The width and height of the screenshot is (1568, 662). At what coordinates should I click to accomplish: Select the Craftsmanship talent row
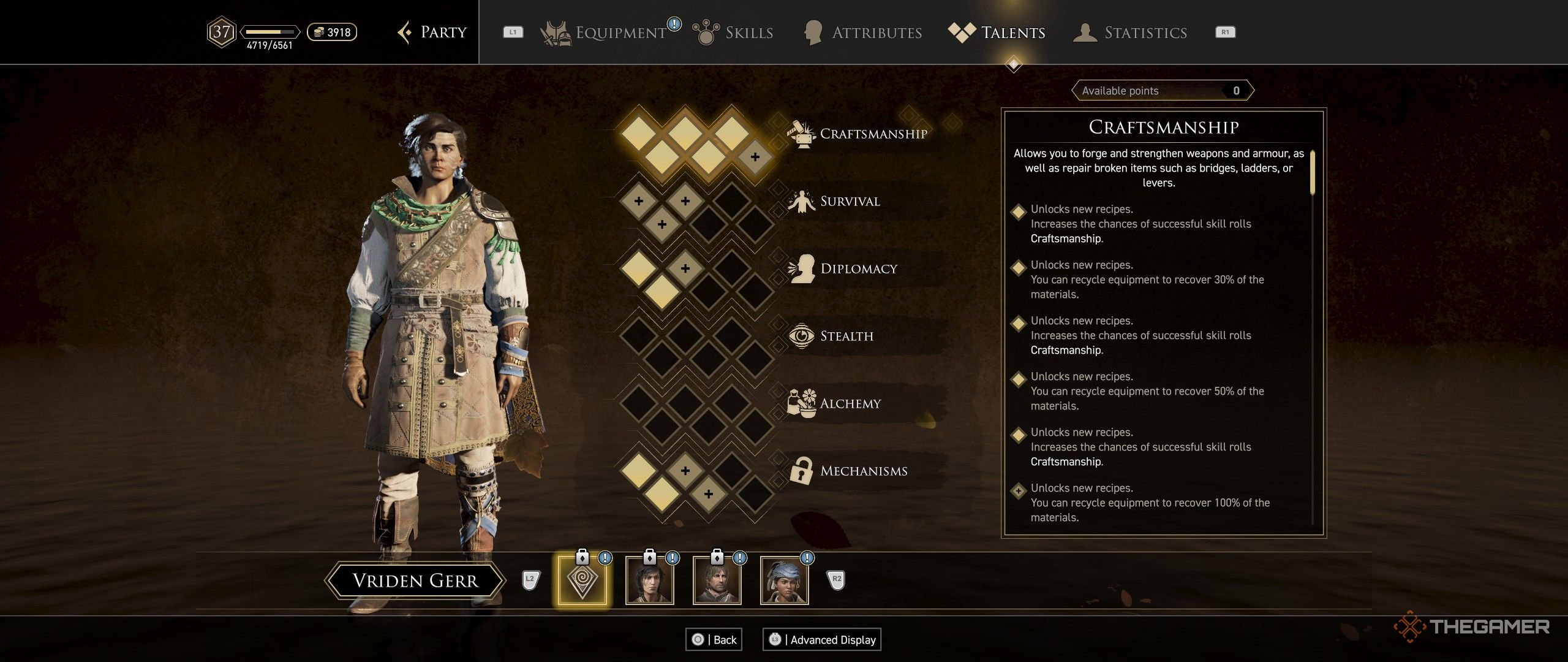point(873,134)
